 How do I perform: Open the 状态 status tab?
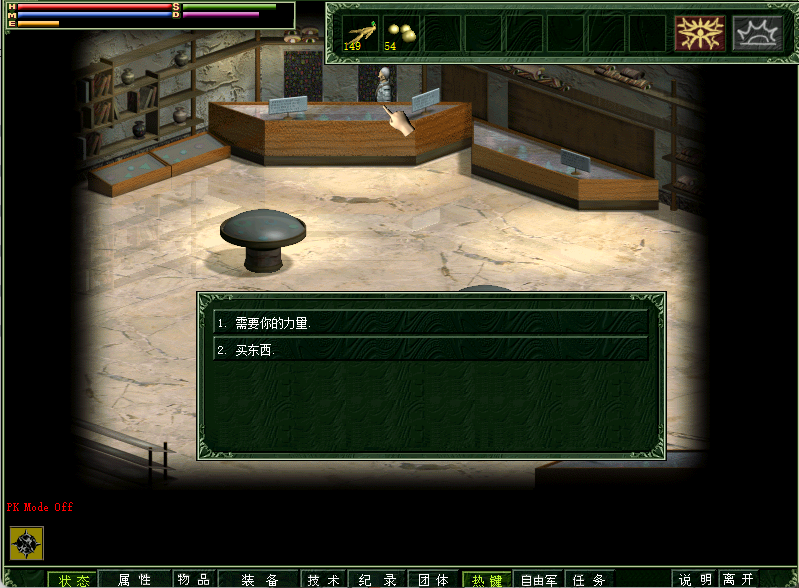coord(73,580)
